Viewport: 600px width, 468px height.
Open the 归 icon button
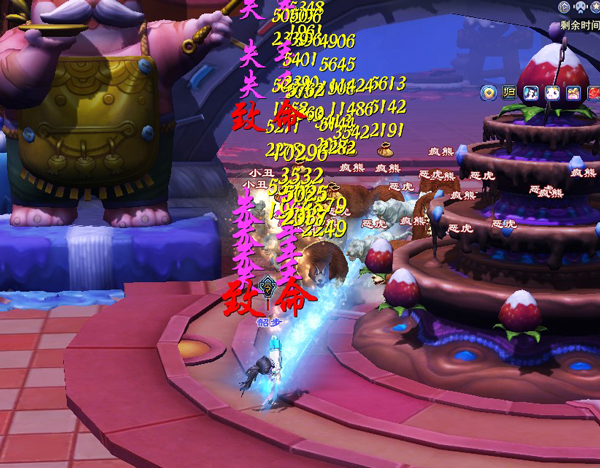pyautogui.click(x=510, y=93)
